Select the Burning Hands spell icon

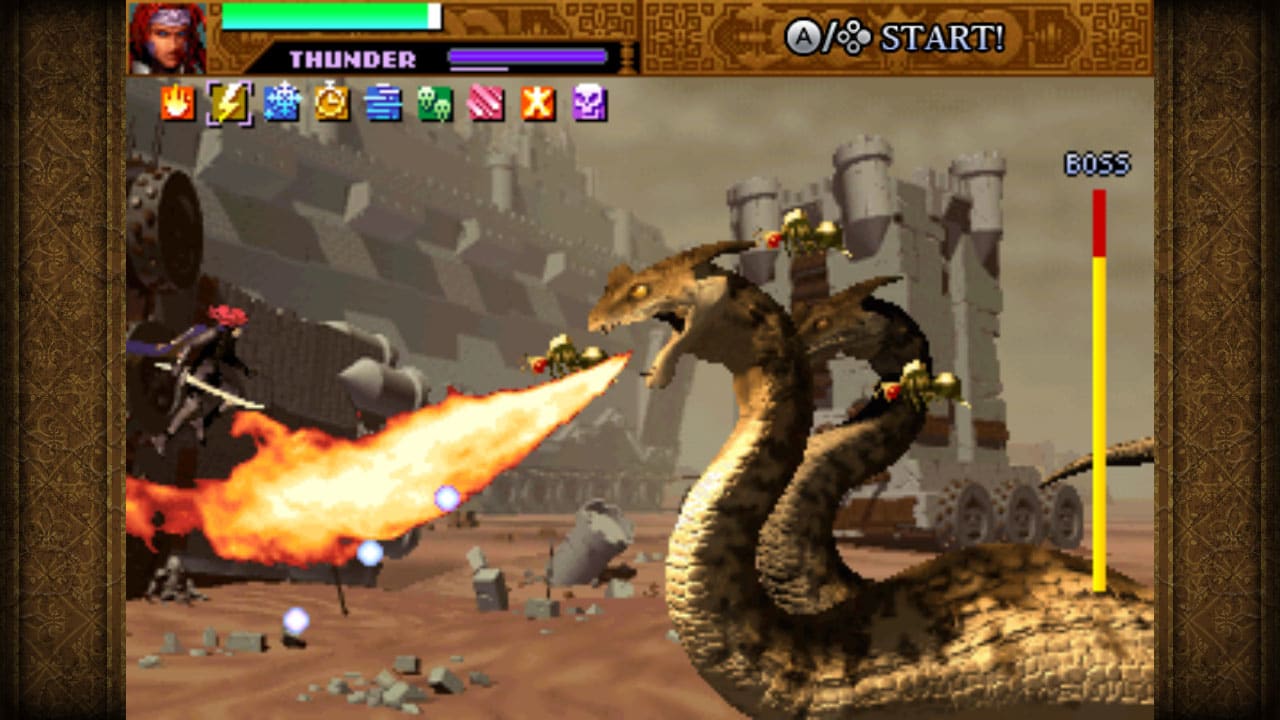click(180, 104)
